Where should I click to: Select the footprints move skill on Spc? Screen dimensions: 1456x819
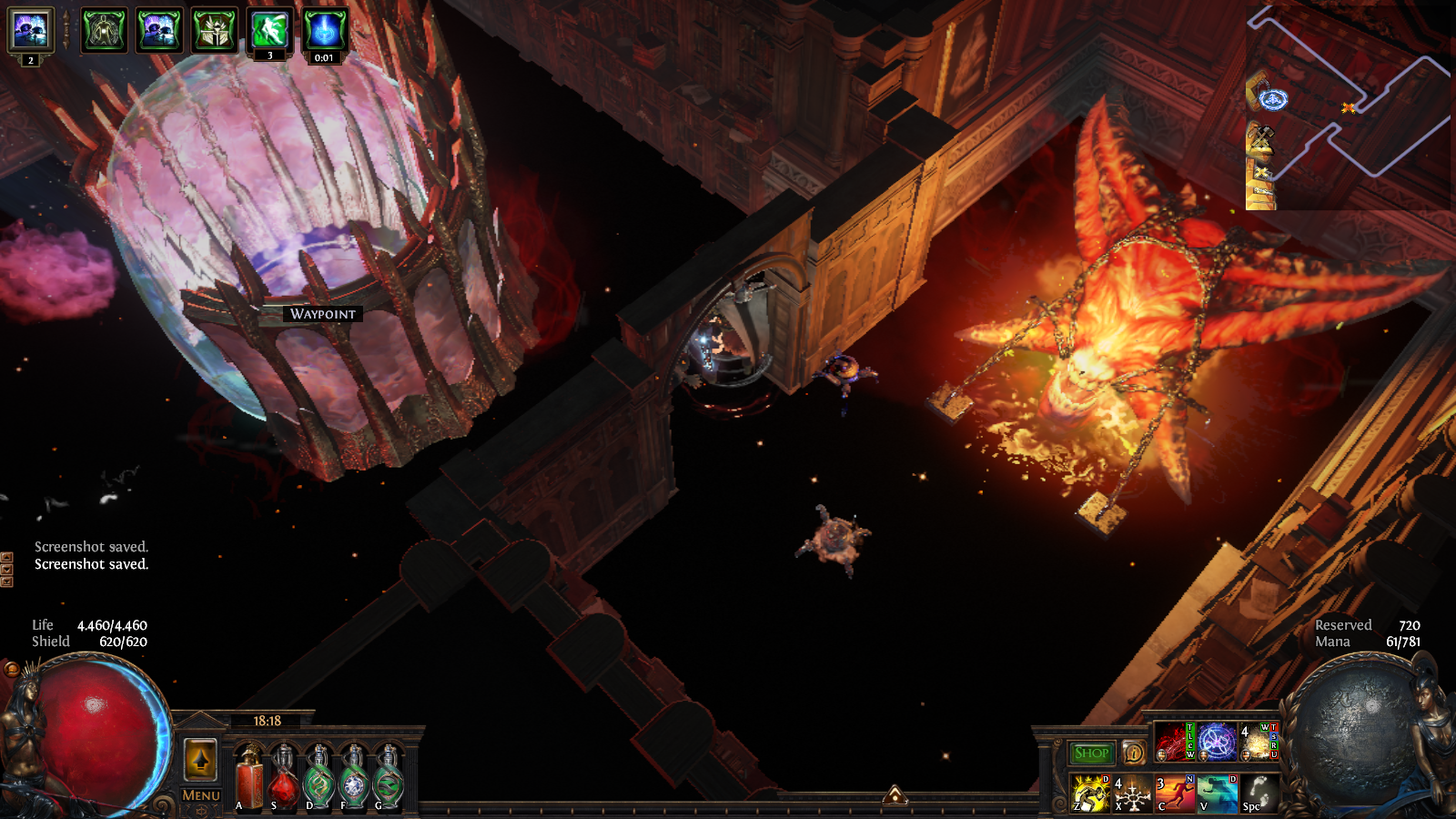tap(1259, 793)
